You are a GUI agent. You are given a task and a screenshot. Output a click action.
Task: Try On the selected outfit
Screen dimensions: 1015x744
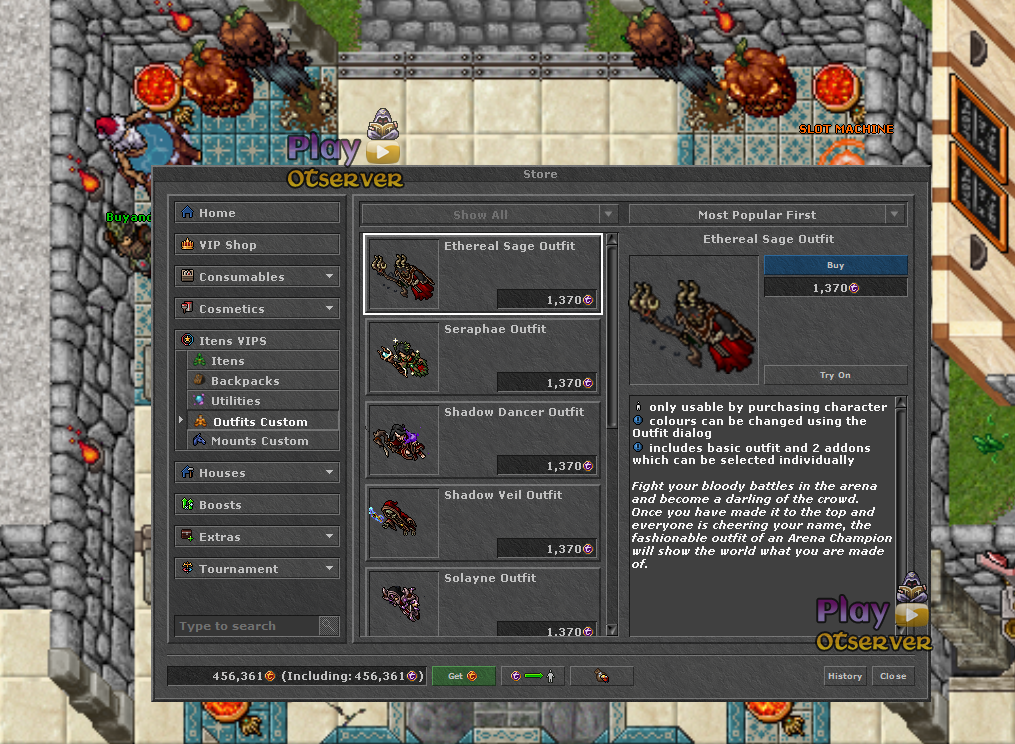pos(835,375)
